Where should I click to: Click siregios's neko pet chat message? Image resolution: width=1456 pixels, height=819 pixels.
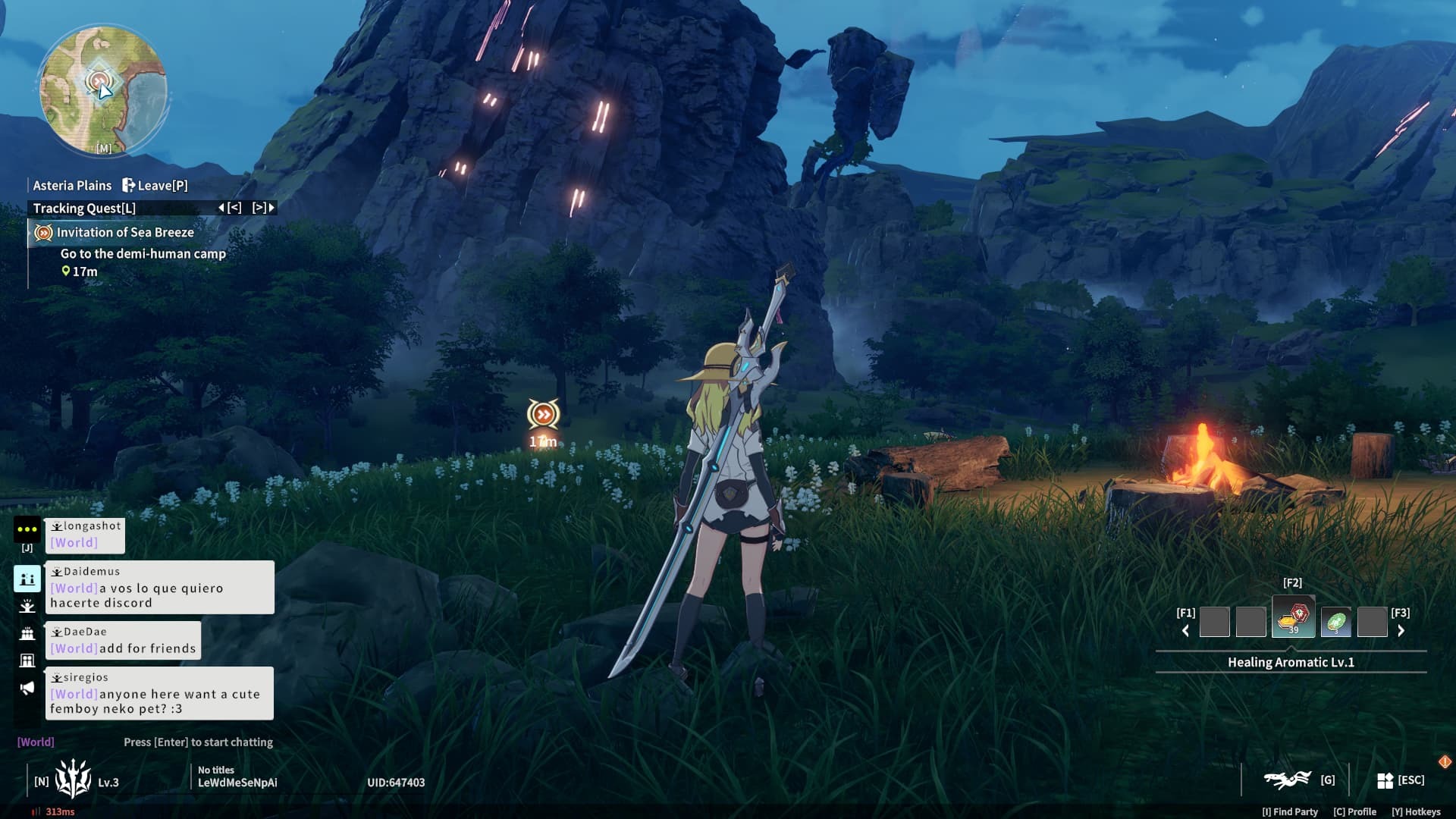(159, 694)
